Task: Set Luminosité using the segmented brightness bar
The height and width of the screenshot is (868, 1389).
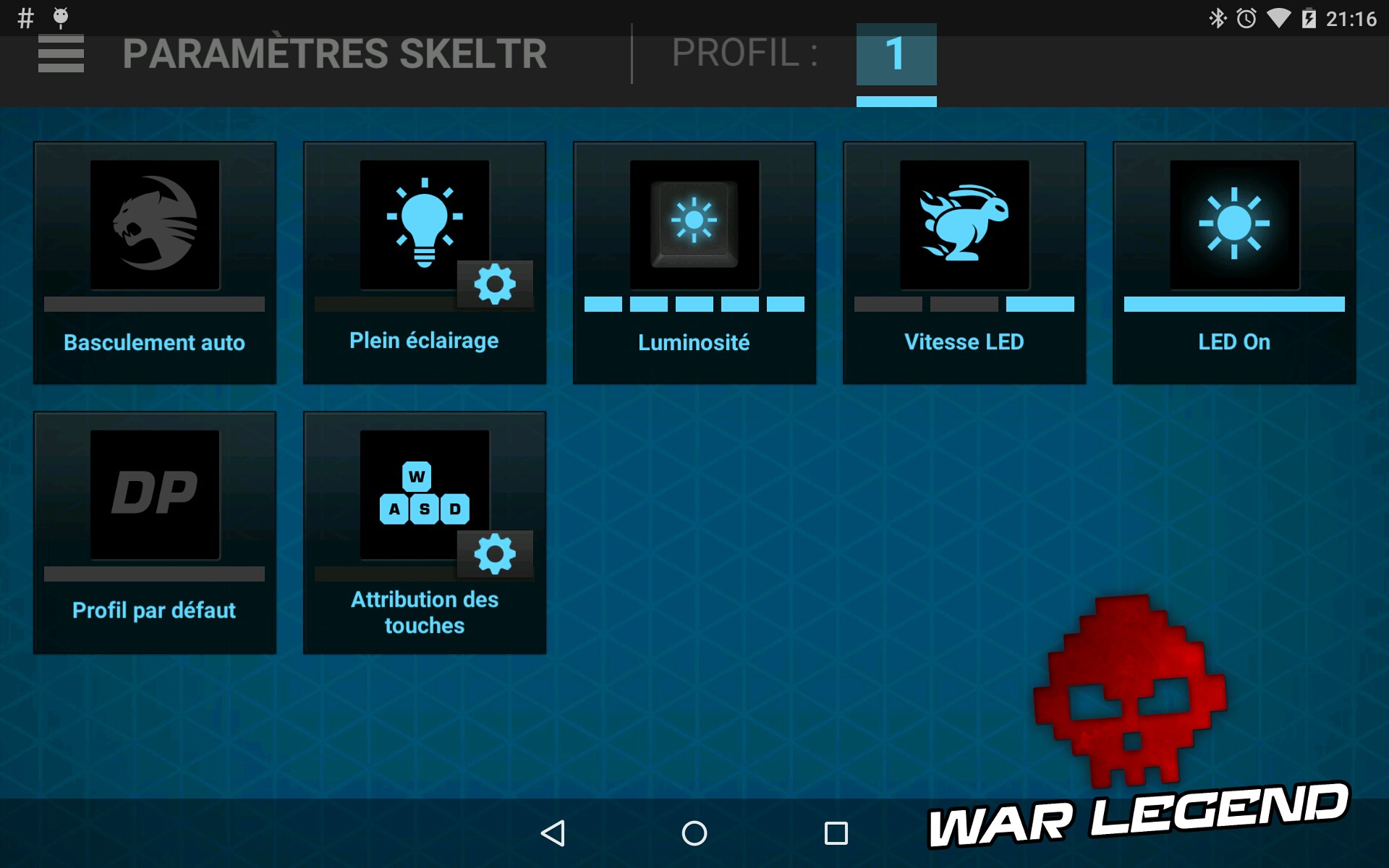Action: point(694,303)
